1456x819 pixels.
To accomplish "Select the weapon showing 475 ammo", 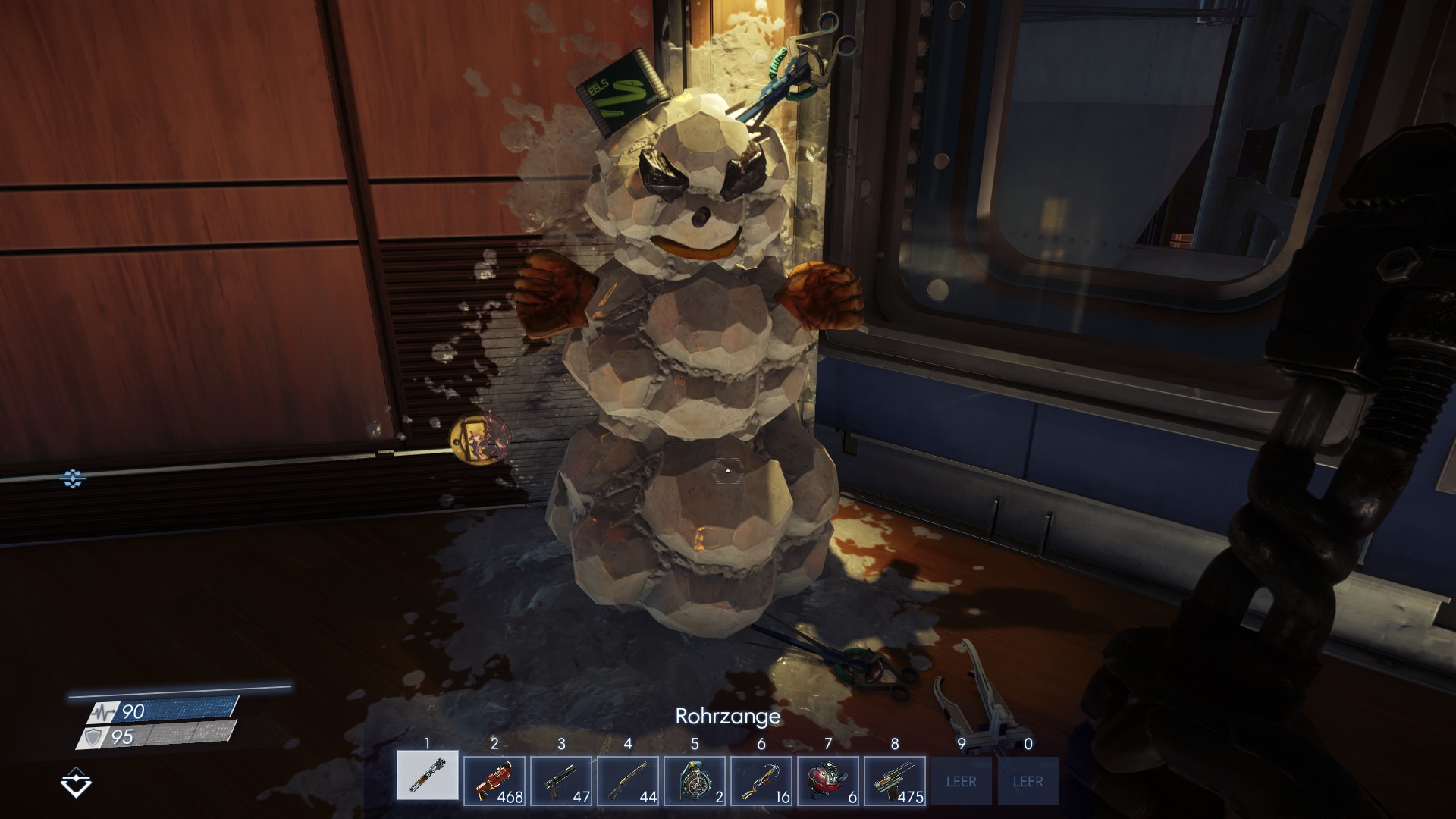I will point(895,780).
